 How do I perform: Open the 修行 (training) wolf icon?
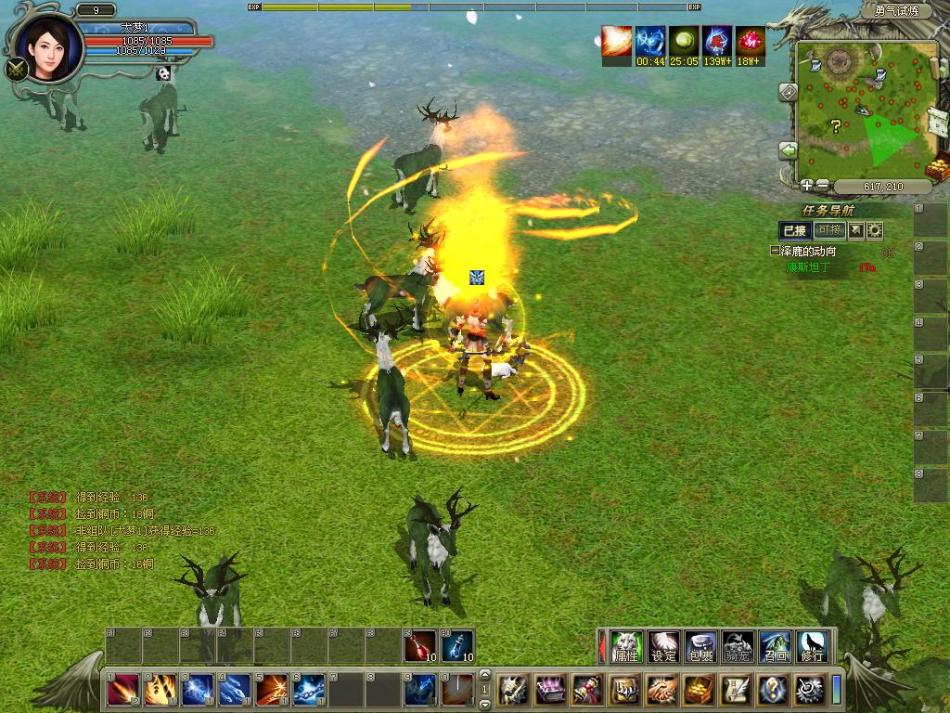(x=811, y=646)
